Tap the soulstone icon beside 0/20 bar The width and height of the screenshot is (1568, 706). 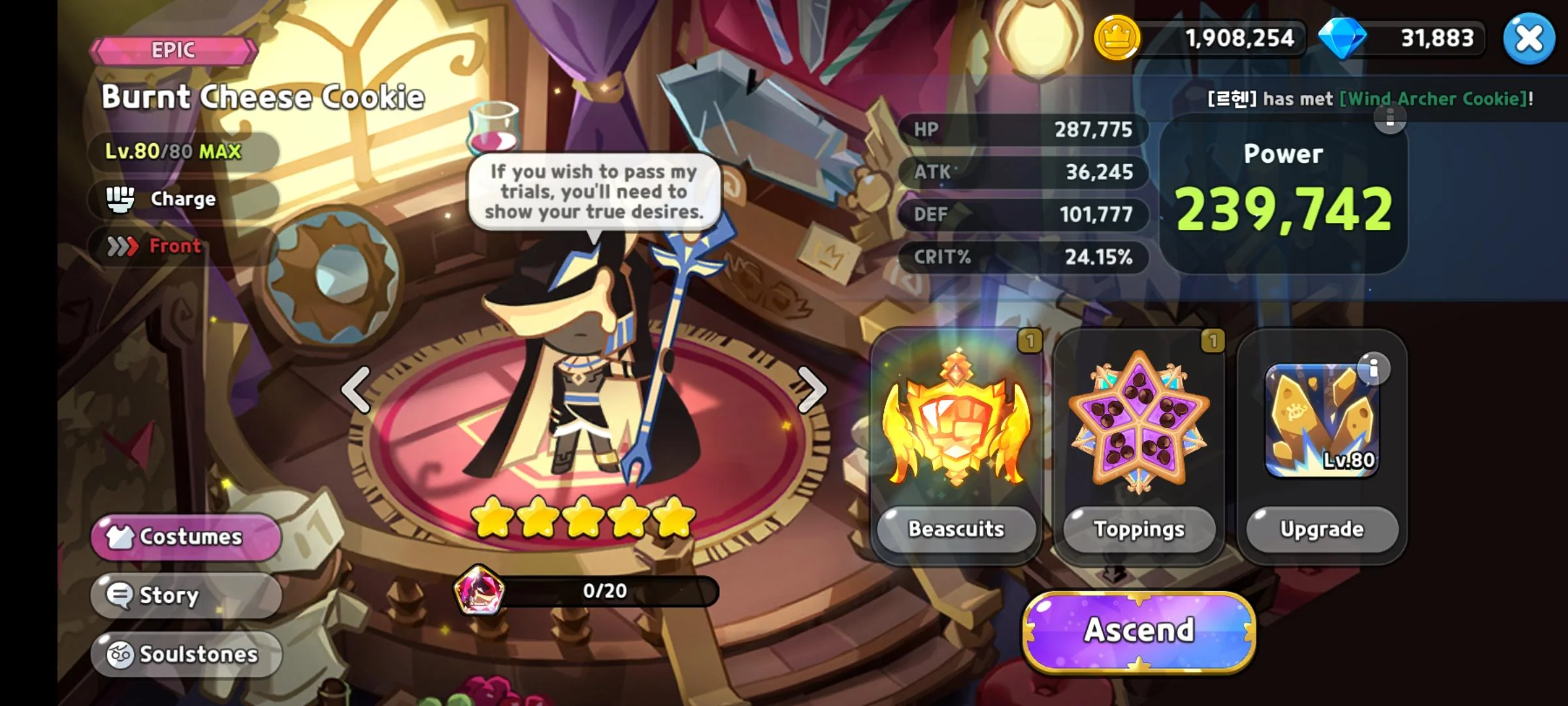coord(479,590)
